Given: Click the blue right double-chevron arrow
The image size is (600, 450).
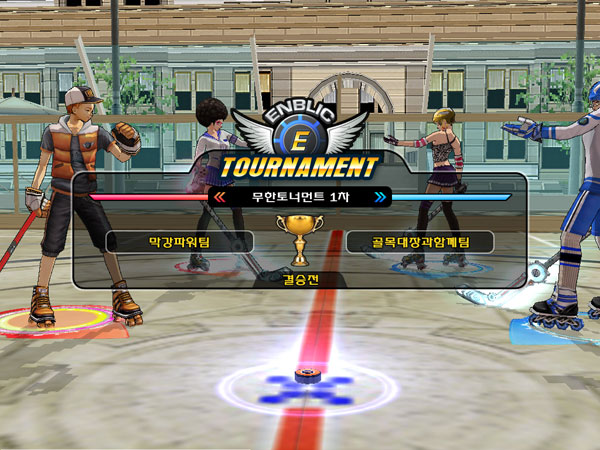Looking at the screenshot, I should click(380, 198).
